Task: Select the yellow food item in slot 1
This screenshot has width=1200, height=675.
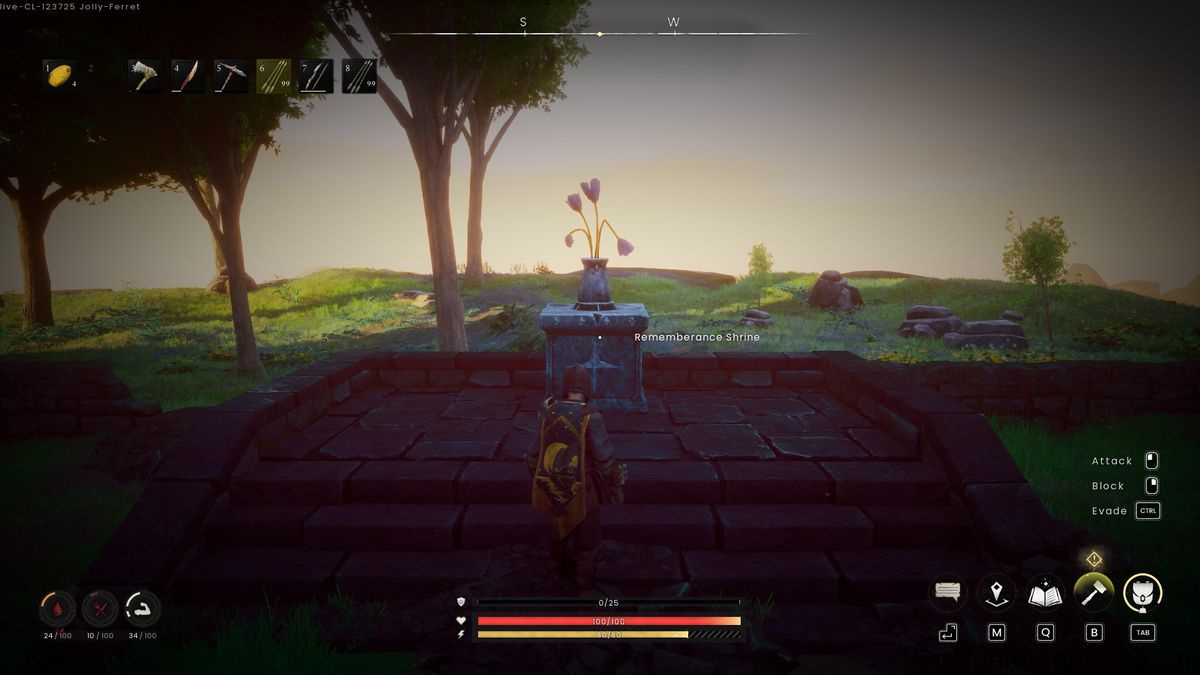Action: pyautogui.click(x=60, y=75)
